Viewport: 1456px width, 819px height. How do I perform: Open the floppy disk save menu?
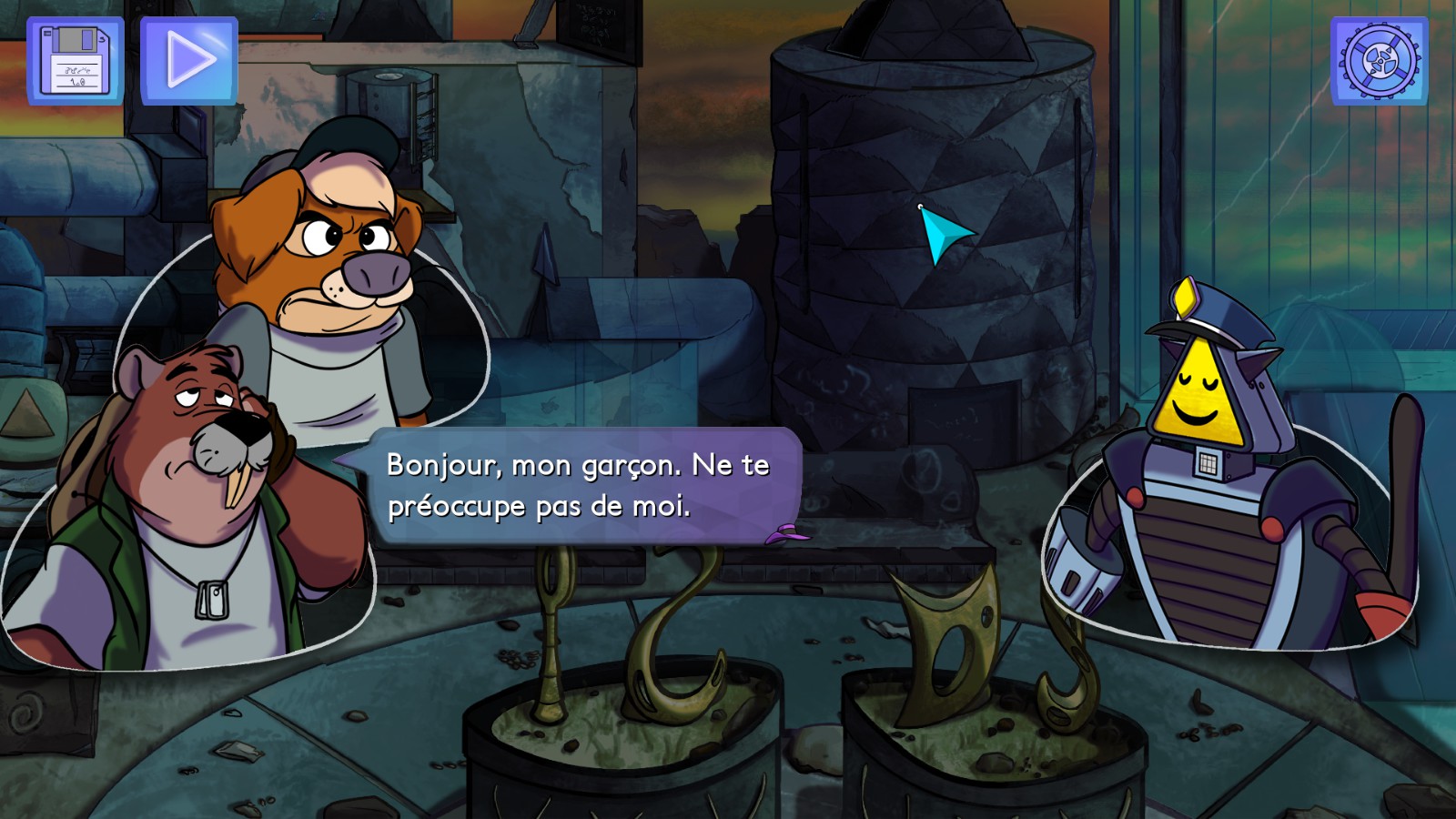tap(76, 61)
